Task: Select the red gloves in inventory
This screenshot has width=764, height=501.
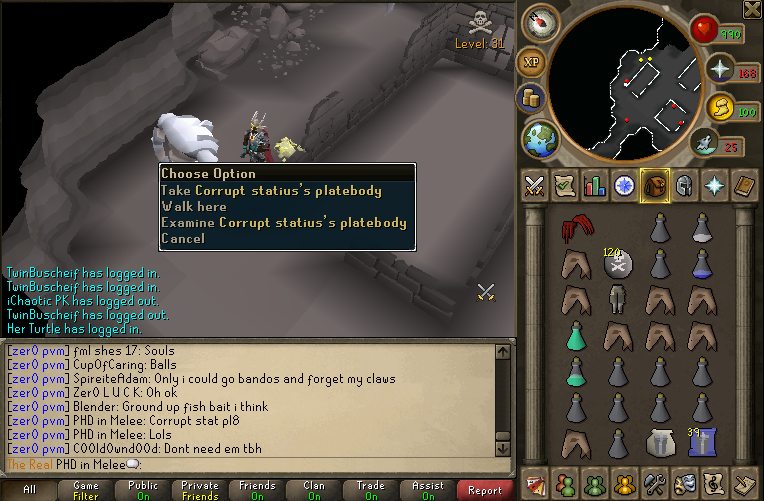Action: (574, 231)
